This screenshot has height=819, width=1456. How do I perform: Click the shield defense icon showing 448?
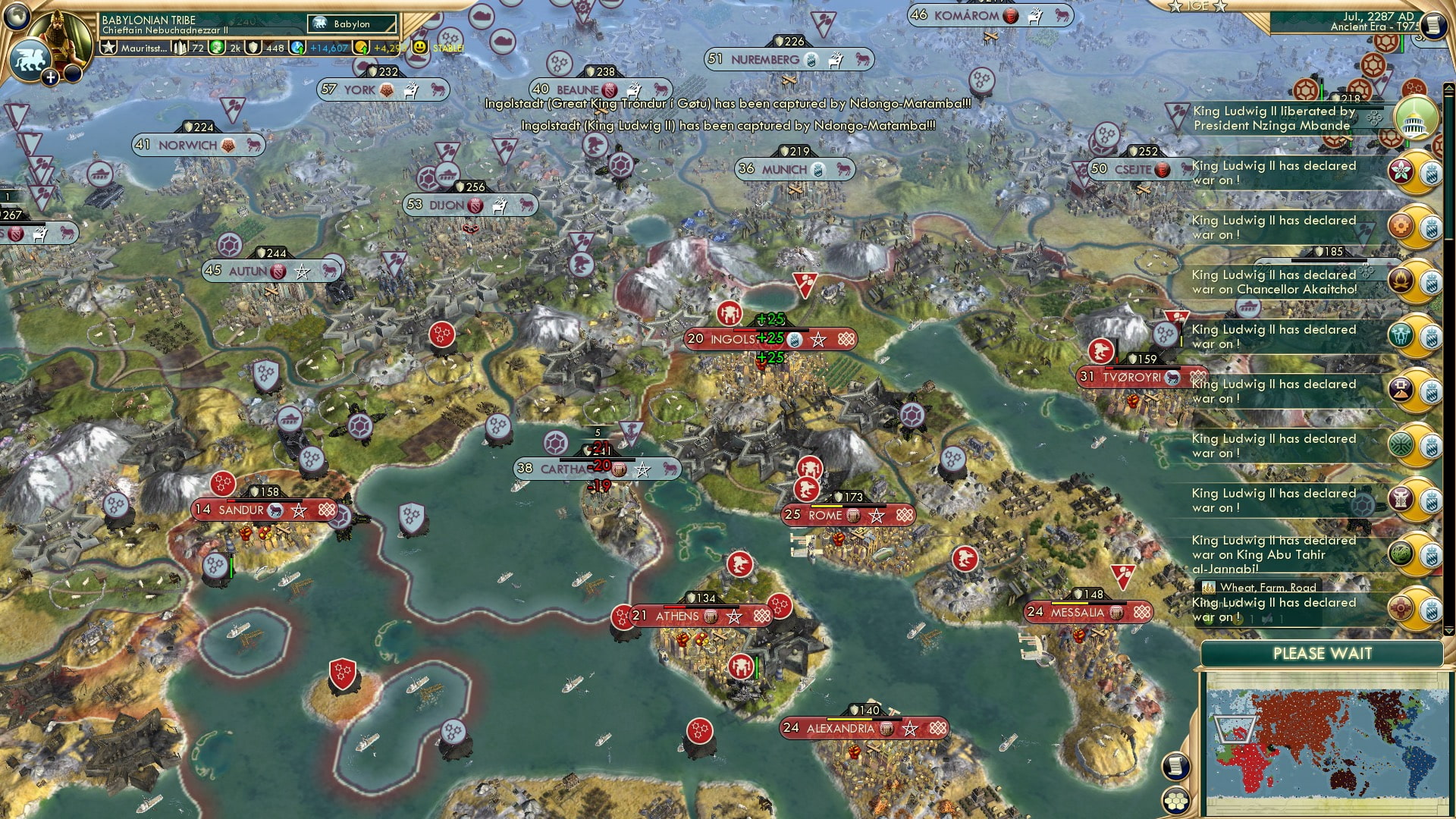(254, 47)
